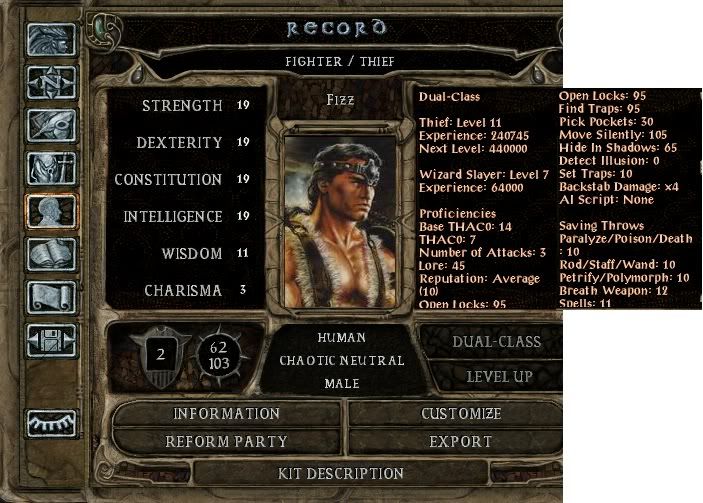
Task: Show the Kit Description
Action: coord(341,472)
